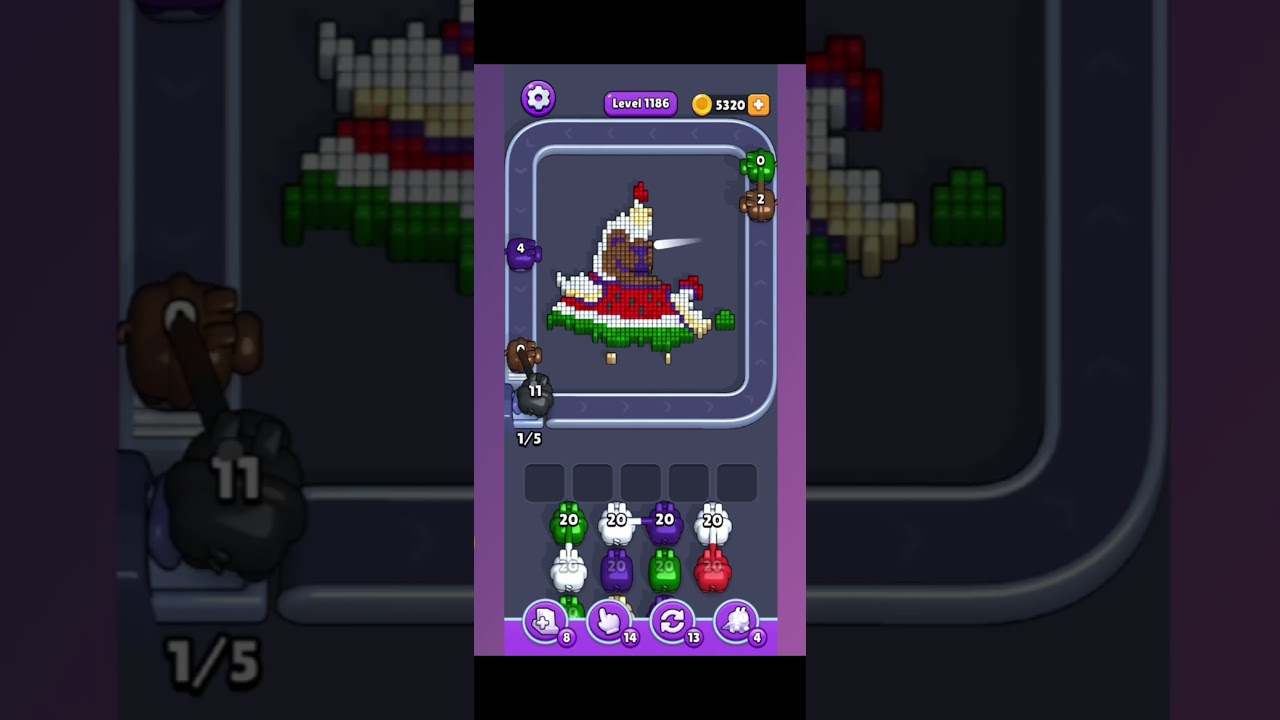Tap the first empty slot in the holding row
The height and width of the screenshot is (720, 1280).
coord(544,481)
